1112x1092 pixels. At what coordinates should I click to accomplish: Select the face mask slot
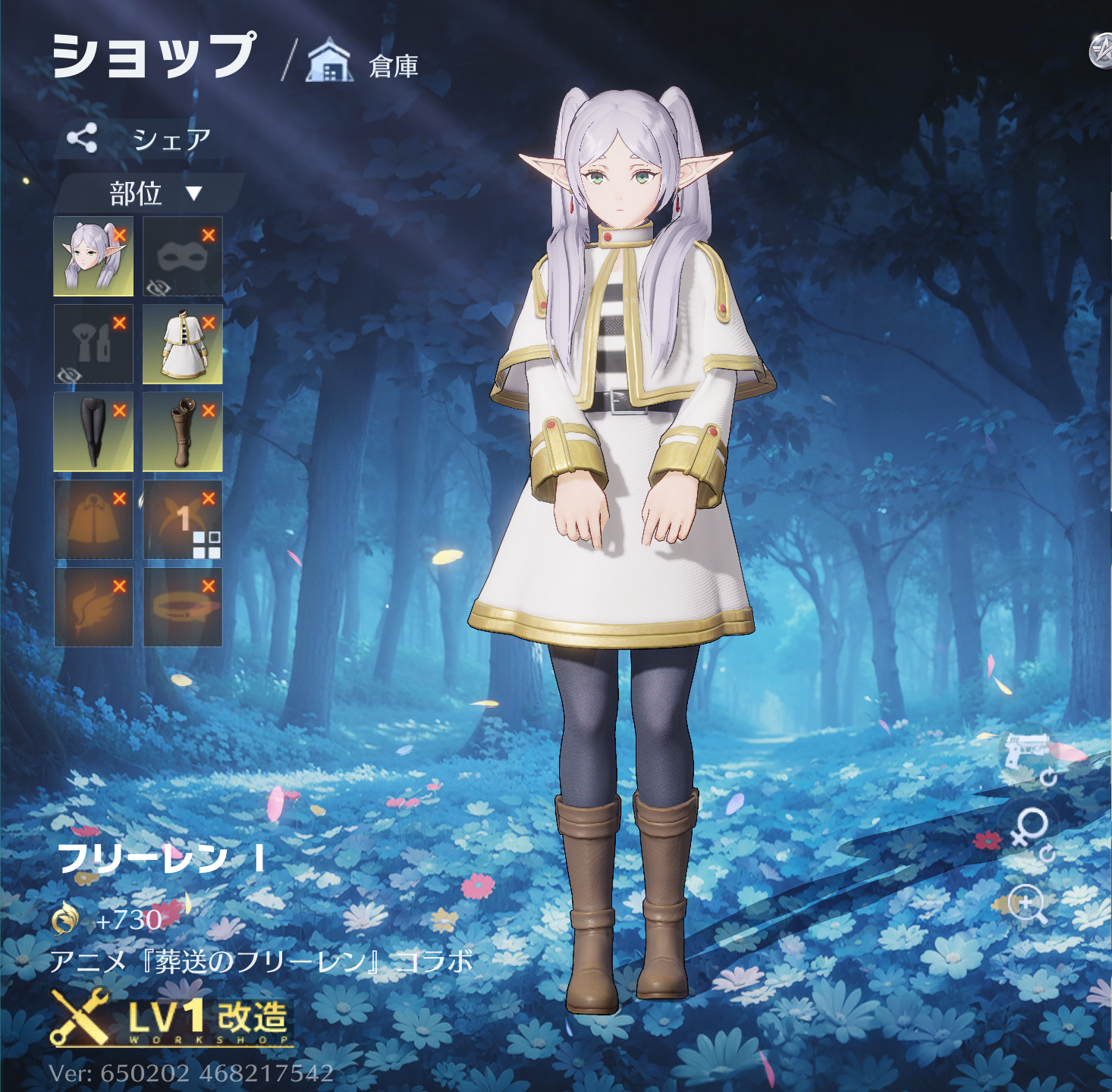[x=182, y=256]
